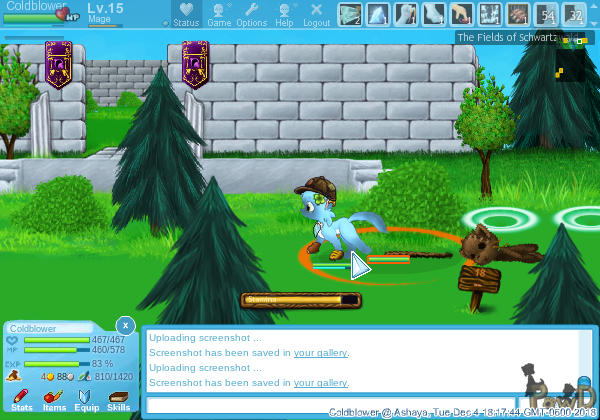Use the hotbar item showing 54

pyautogui.click(x=546, y=14)
